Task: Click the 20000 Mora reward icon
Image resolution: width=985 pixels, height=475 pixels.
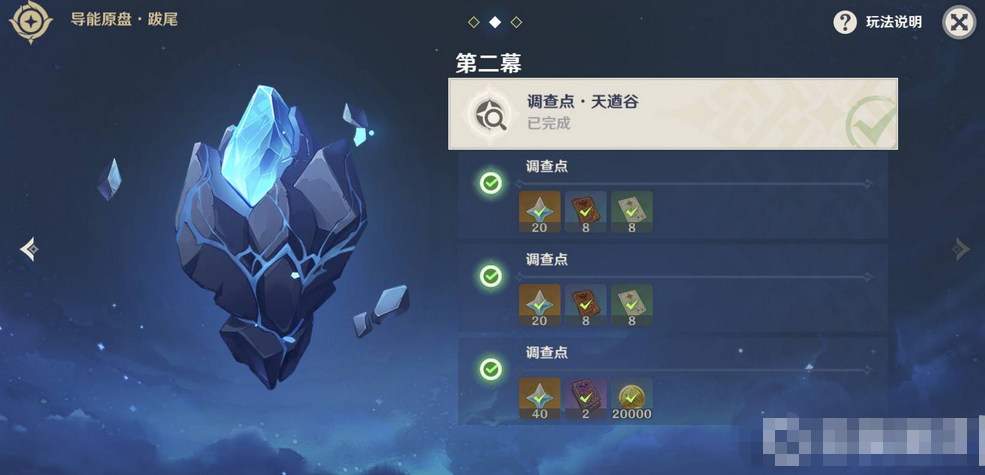Action: click(x=632, y=397)
